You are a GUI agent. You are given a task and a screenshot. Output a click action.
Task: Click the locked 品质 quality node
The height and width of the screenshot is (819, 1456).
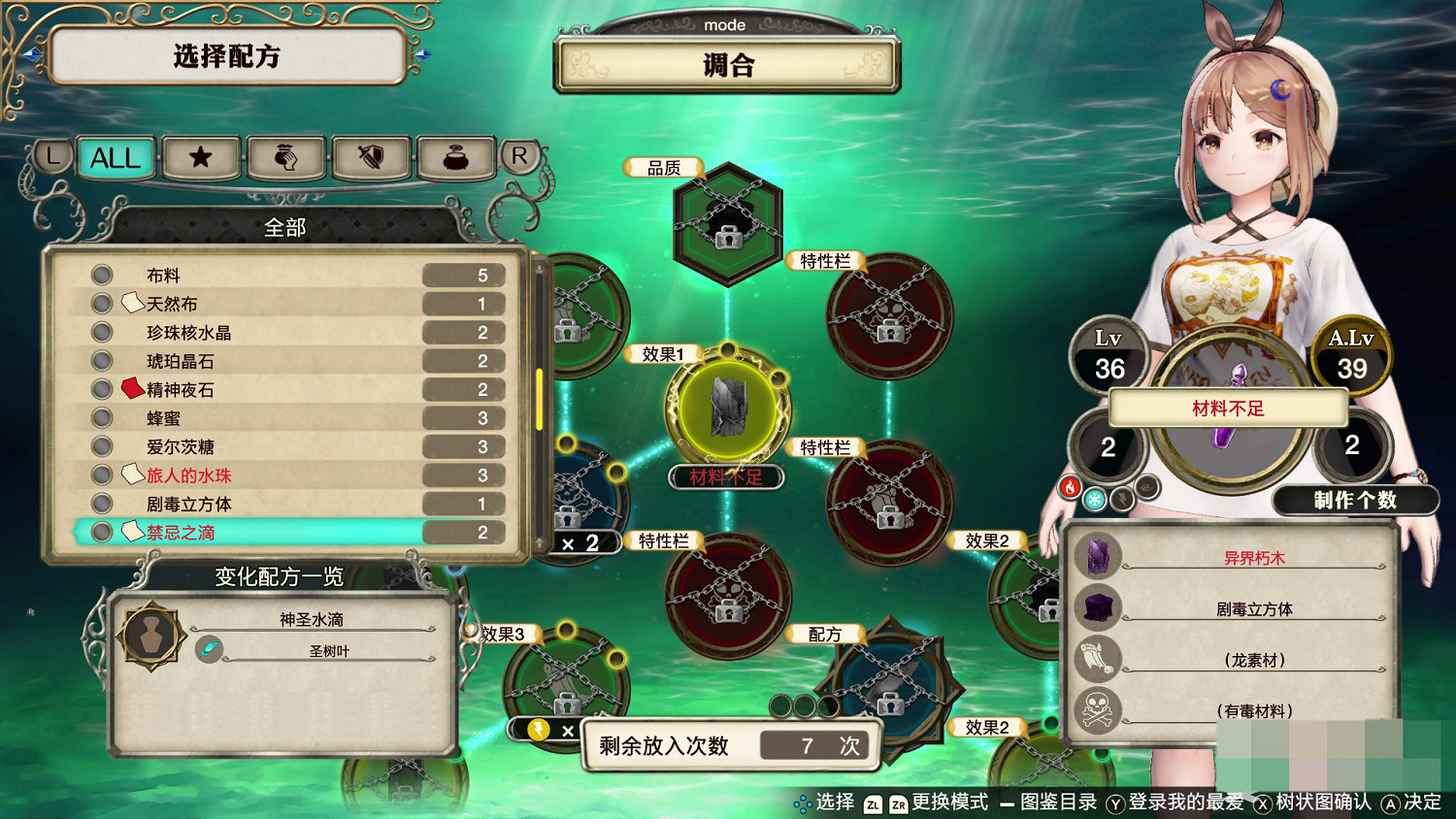point(728,225)
